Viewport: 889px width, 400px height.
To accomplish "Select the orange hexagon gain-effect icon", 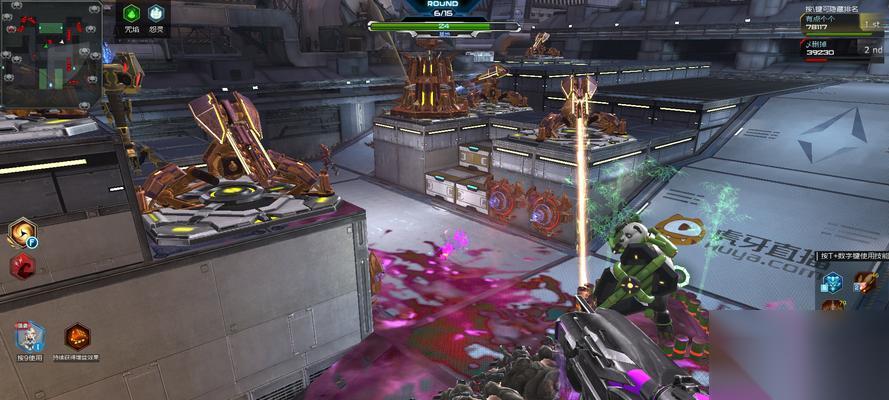I will [77, 337].
